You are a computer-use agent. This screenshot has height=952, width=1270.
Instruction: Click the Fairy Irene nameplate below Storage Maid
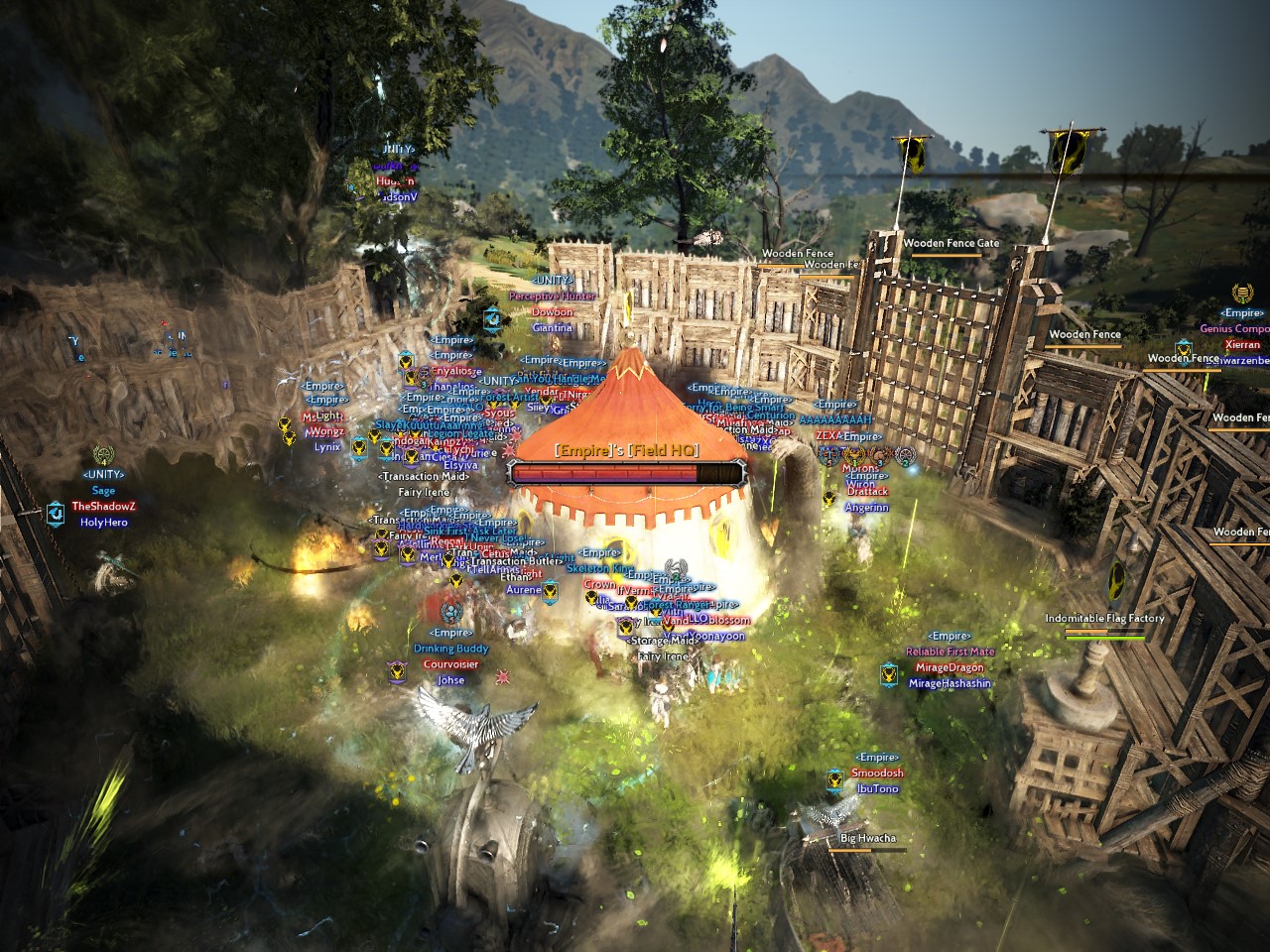tap(662, 656)
